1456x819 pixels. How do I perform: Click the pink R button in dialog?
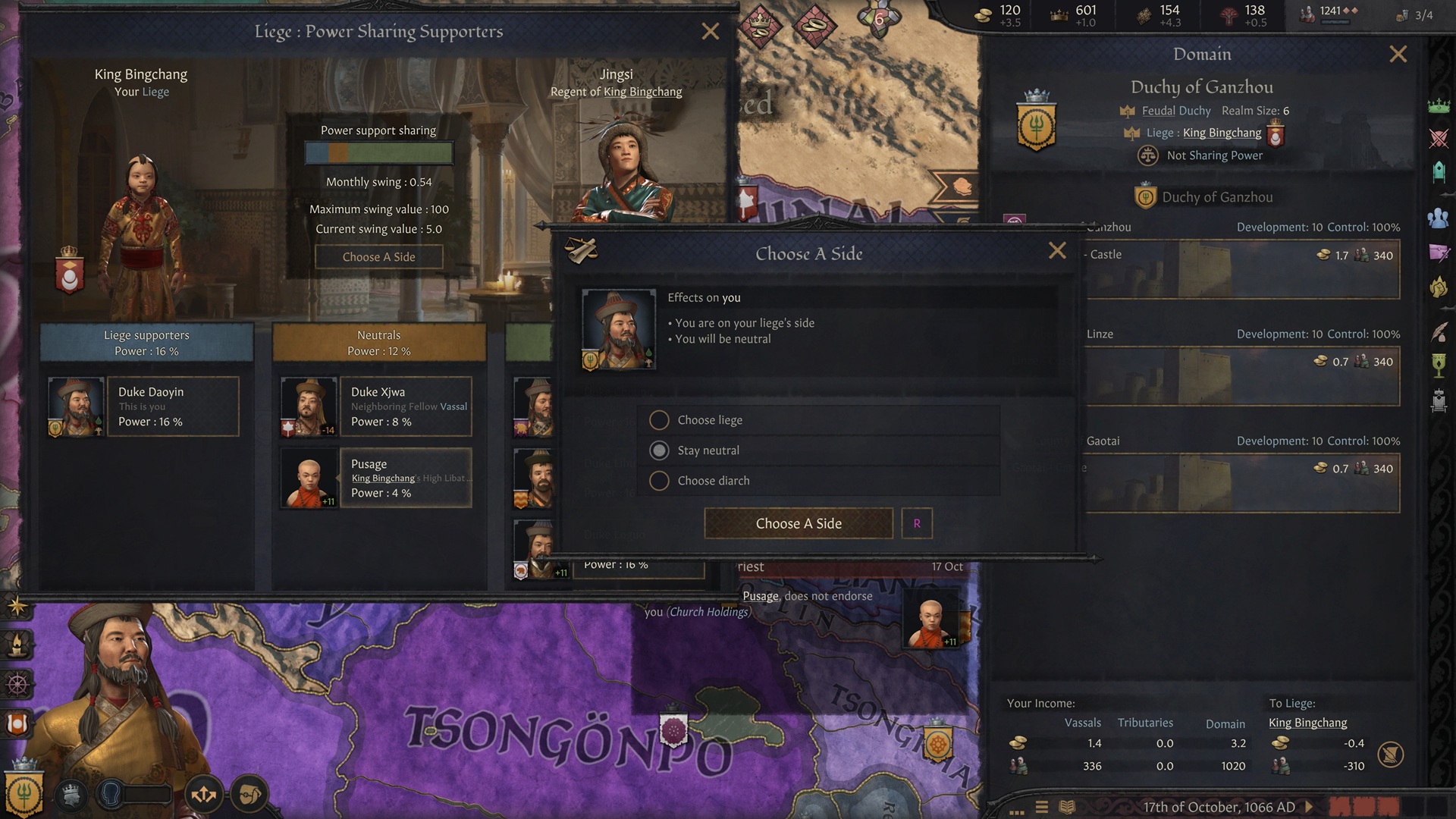(x=917, y=523)
